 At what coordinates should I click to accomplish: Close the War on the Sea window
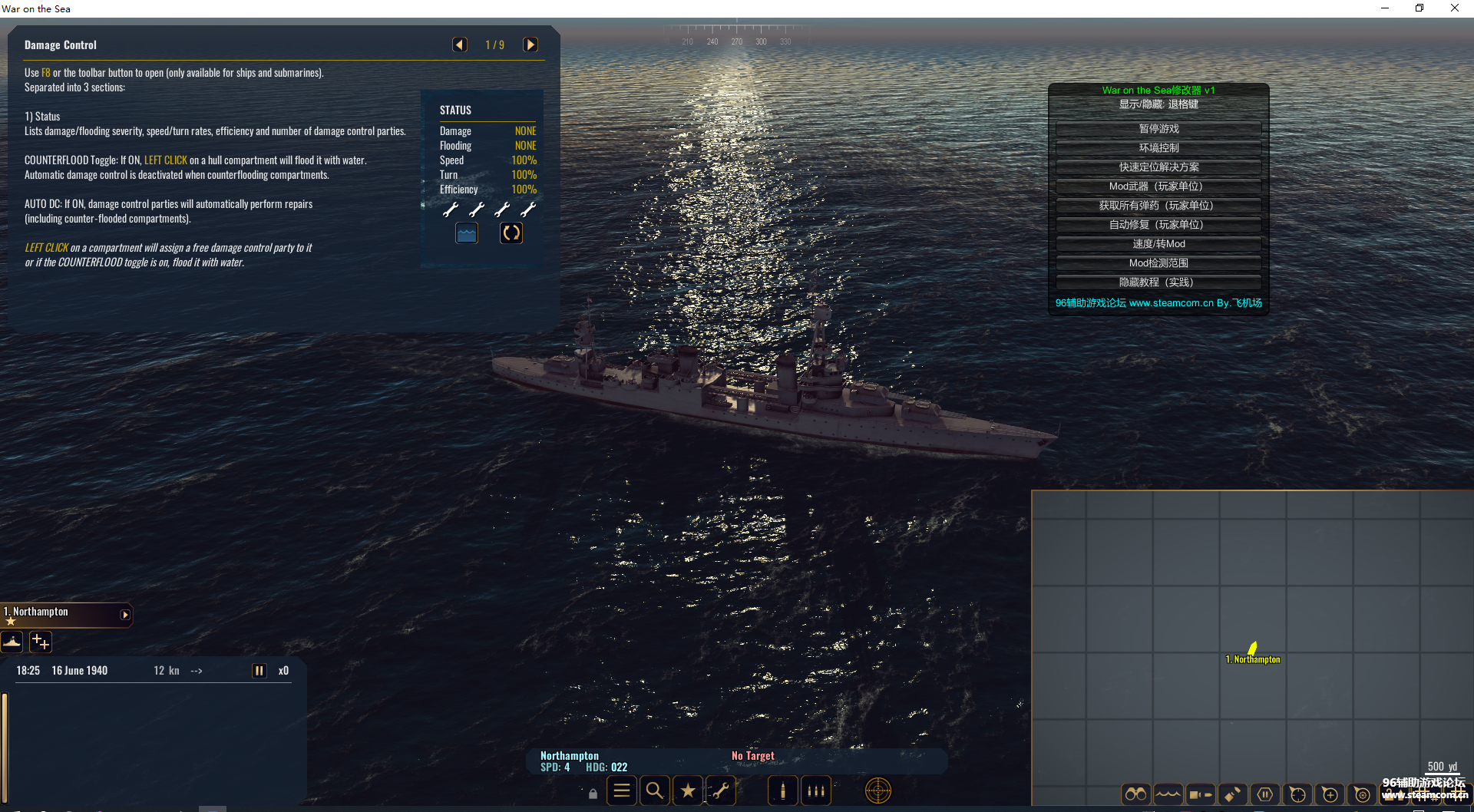(1455, 8)
